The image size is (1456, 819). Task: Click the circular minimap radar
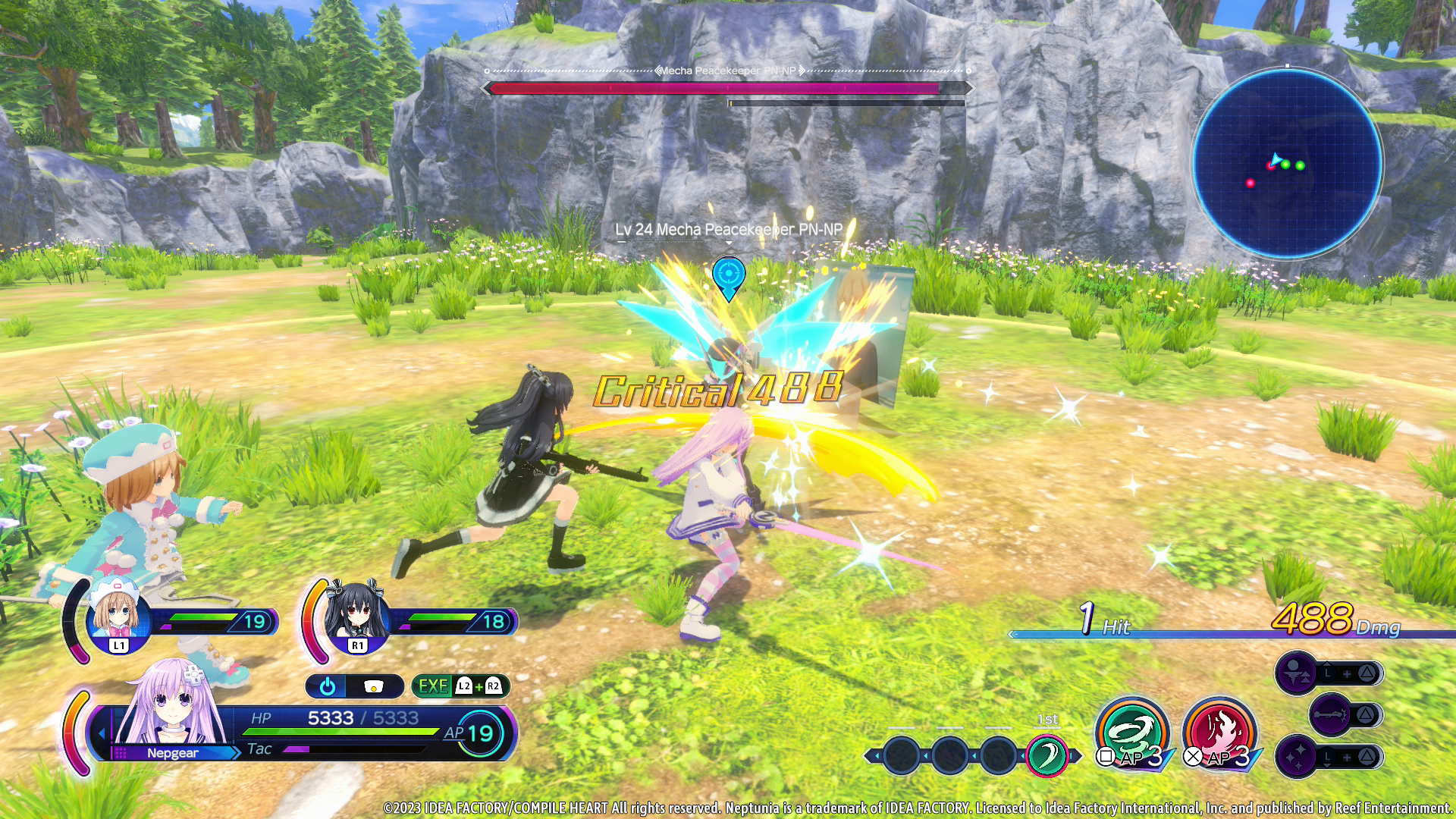click(1287, 162)
